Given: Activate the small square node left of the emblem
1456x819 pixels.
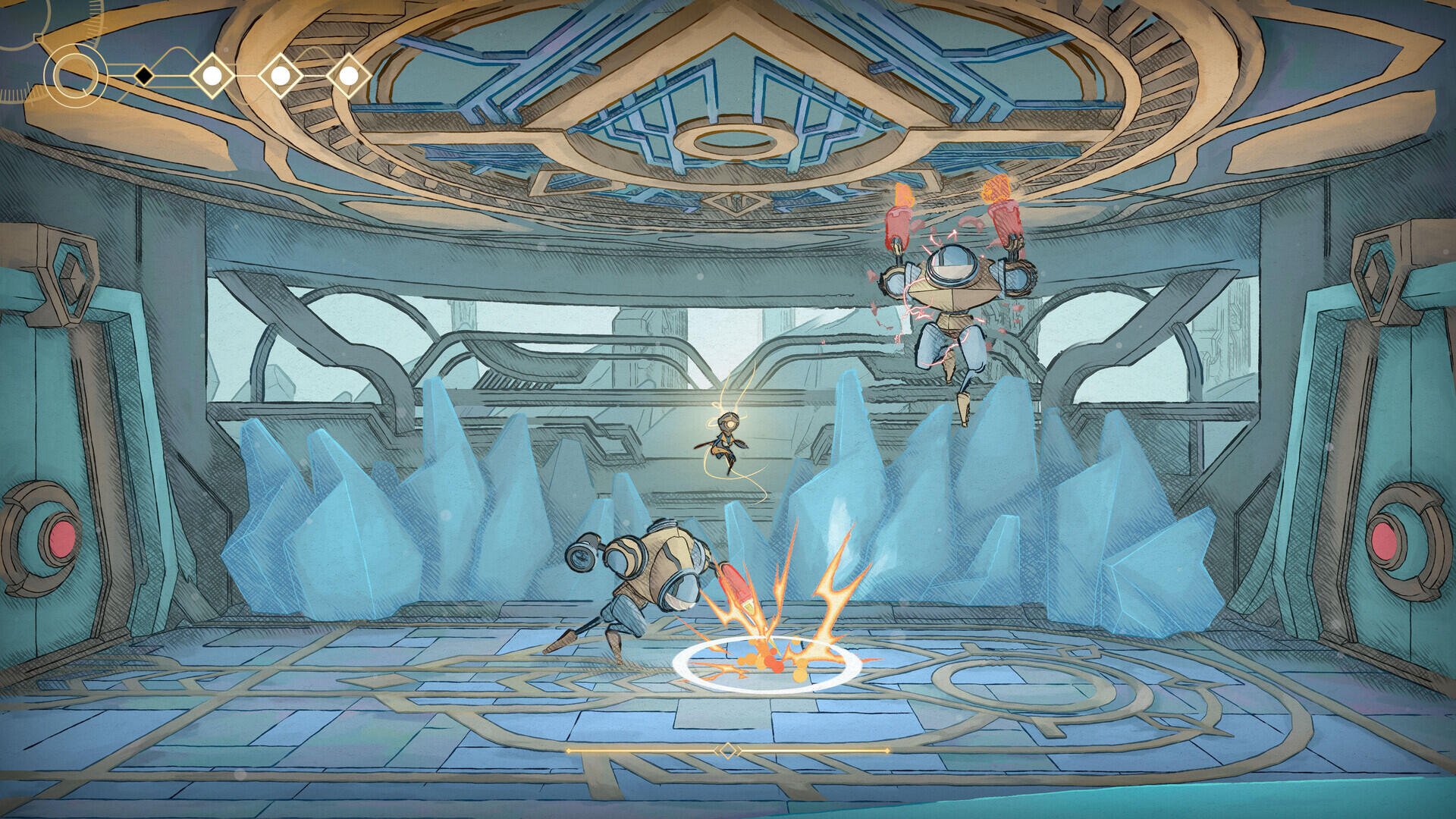Looking at the screenshot, I should 36,38.
